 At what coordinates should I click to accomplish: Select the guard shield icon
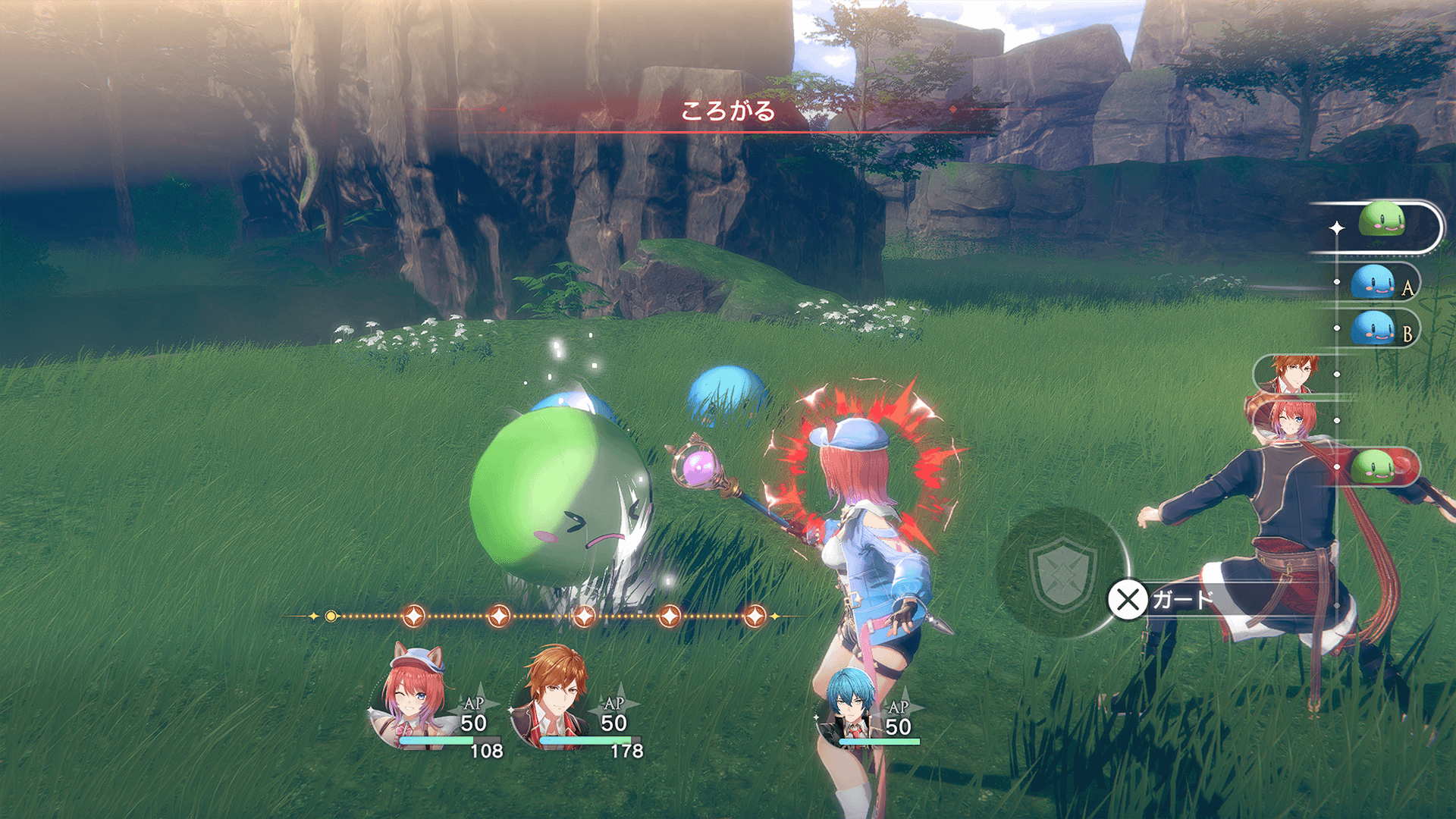[1063, 573]
